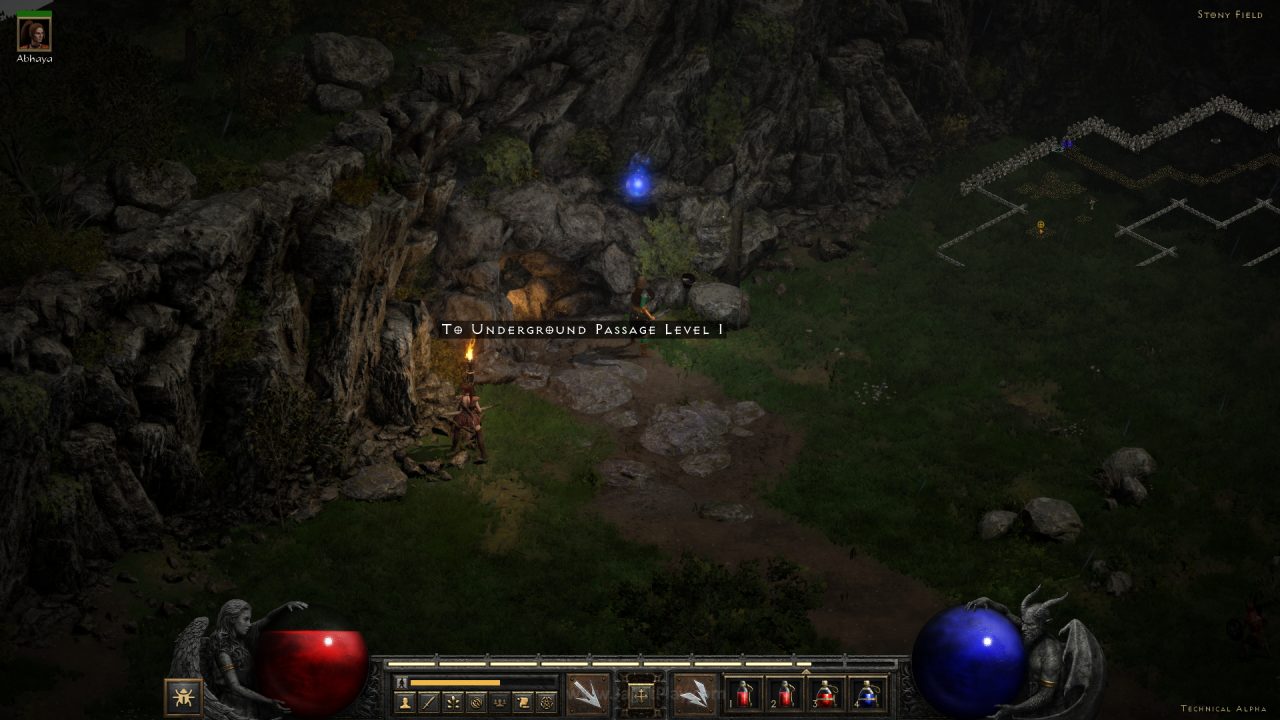This screenshot has width=1280, height=720.
Task: Open the skill tree button
Action: (453, 703)
